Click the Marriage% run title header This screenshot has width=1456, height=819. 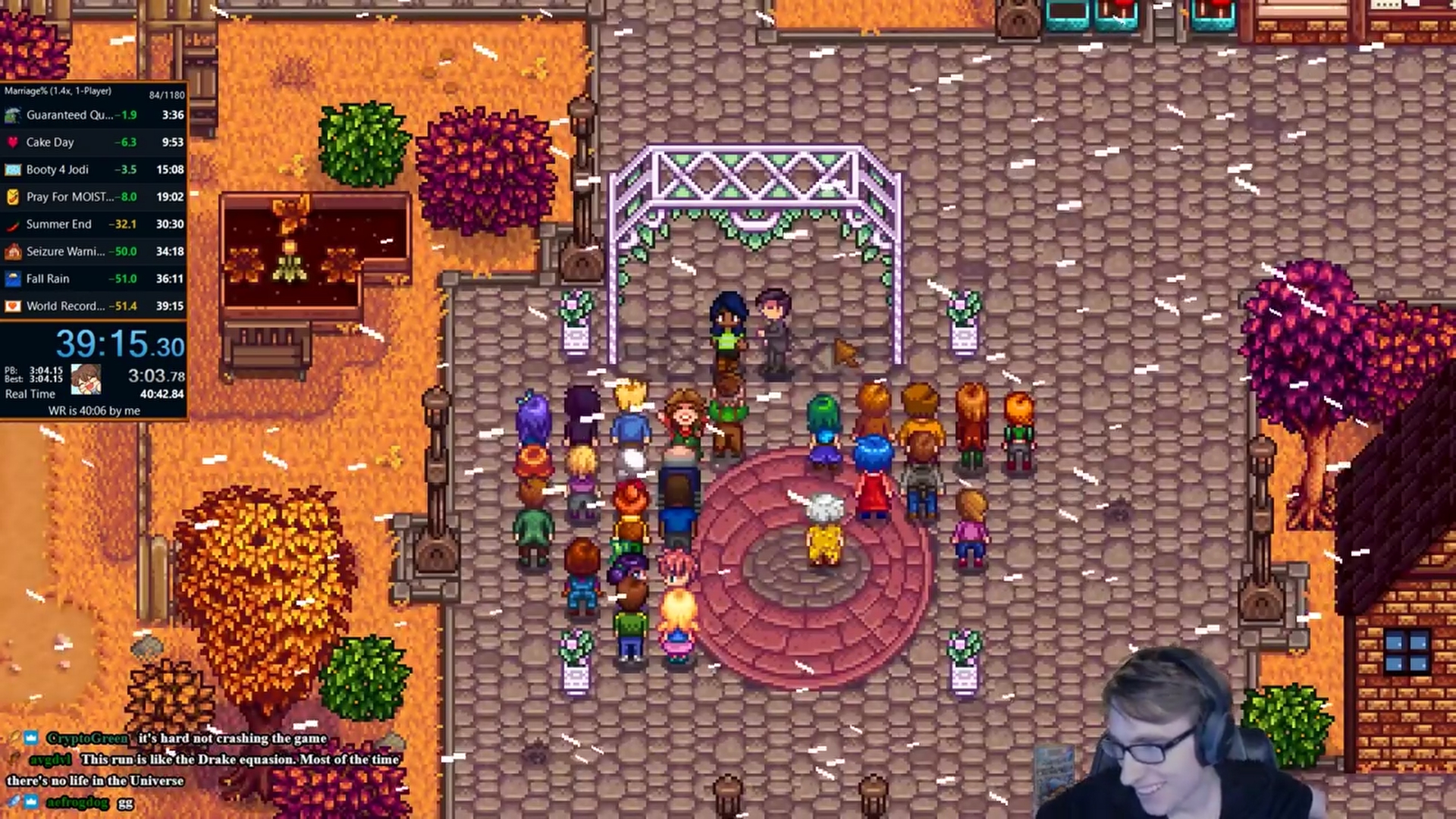(57, 90)
